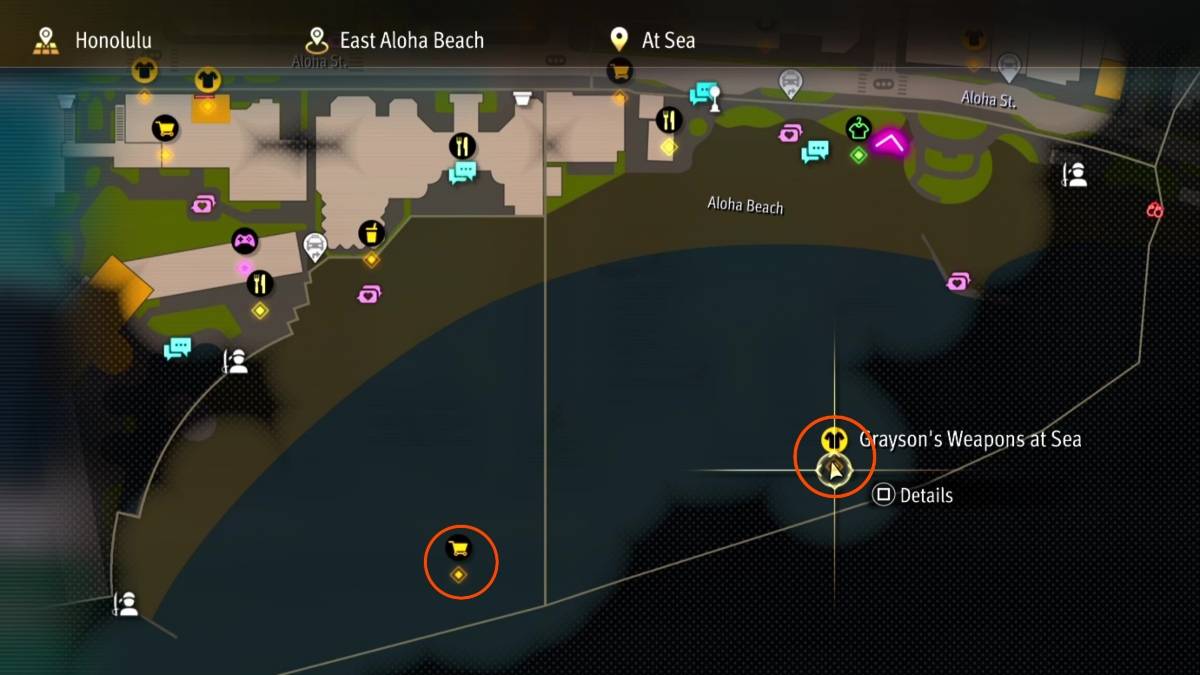
Task: Select the glowing magenta roof marker
Action: [x=889, y=142]
